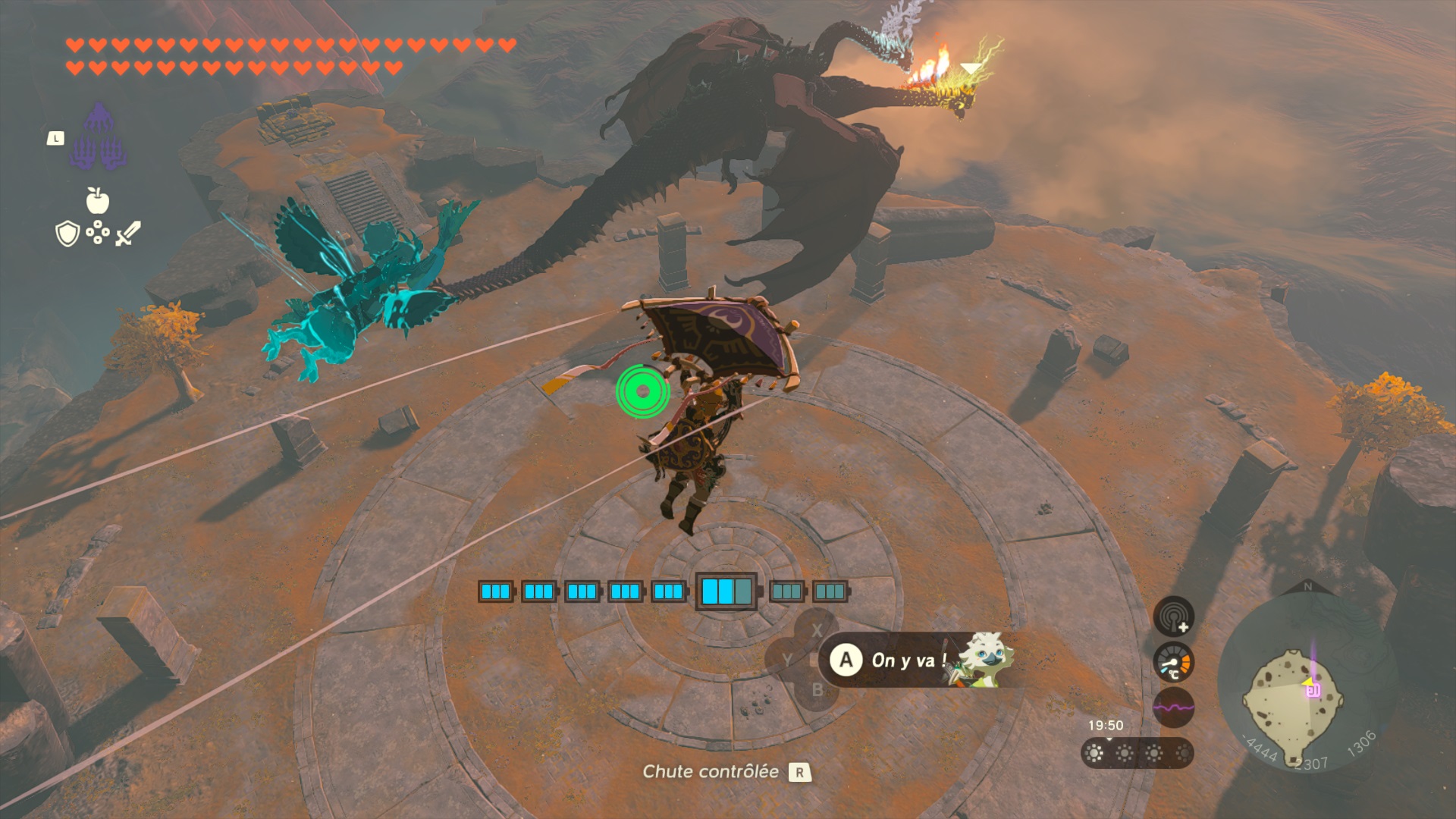Activate the Sensor+ radar icon
The height and width of the screenshot is (819, 1456).
pyautogui.click(x=1173, y=616)
